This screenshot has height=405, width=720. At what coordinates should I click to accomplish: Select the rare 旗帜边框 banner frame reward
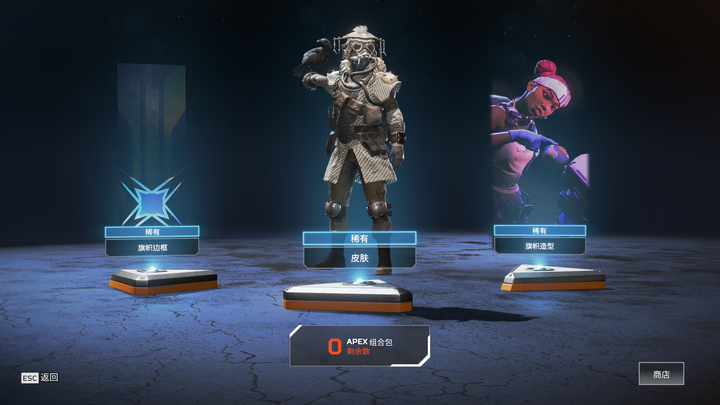(152, 246)
